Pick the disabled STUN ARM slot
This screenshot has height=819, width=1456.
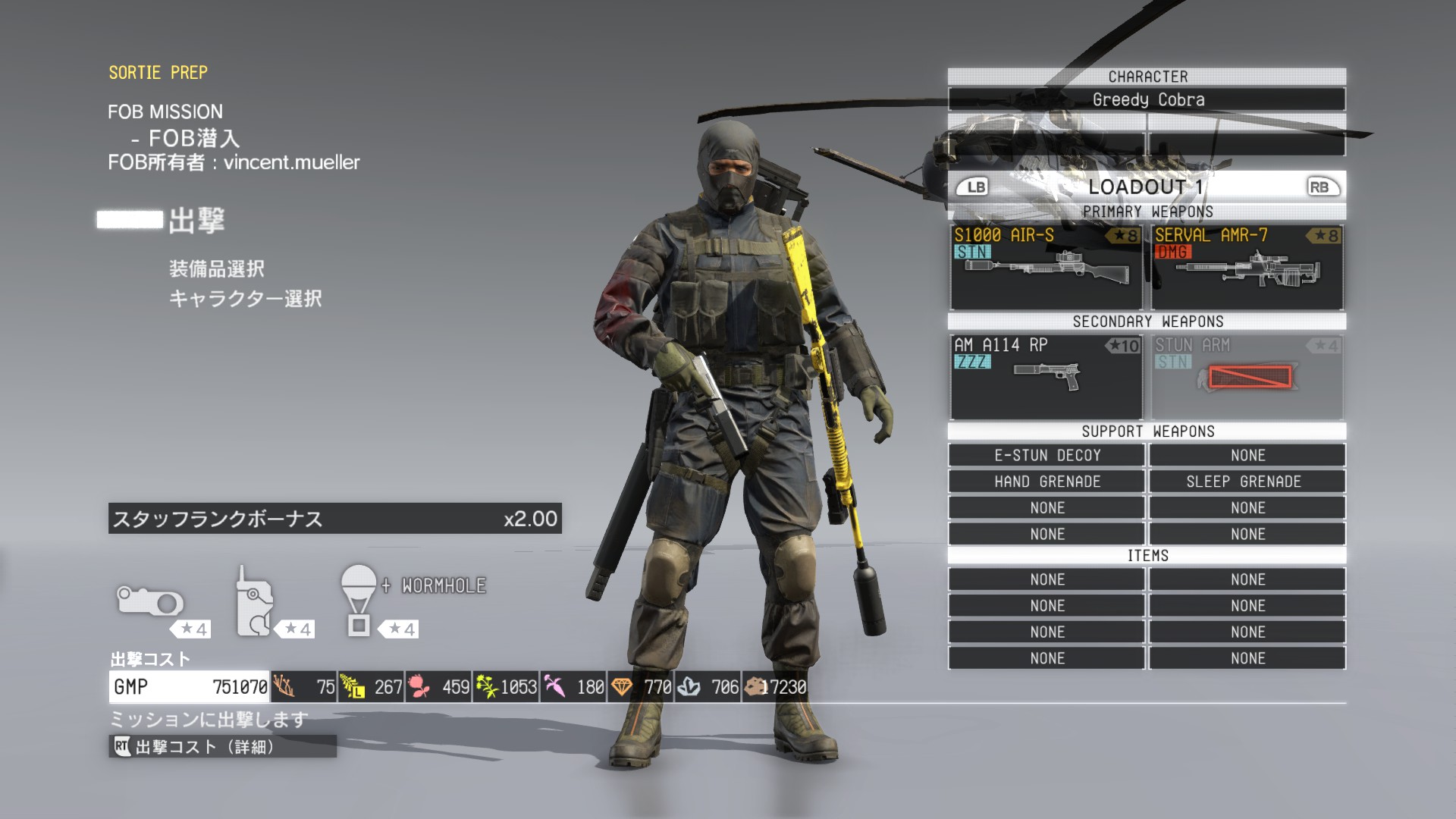[1247, 377]
